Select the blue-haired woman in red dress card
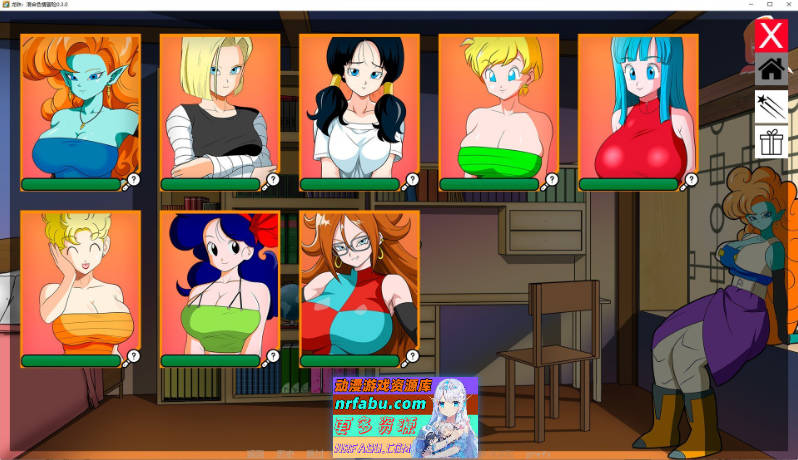Viewport: 798px width, 460px height. click(638, 107)
